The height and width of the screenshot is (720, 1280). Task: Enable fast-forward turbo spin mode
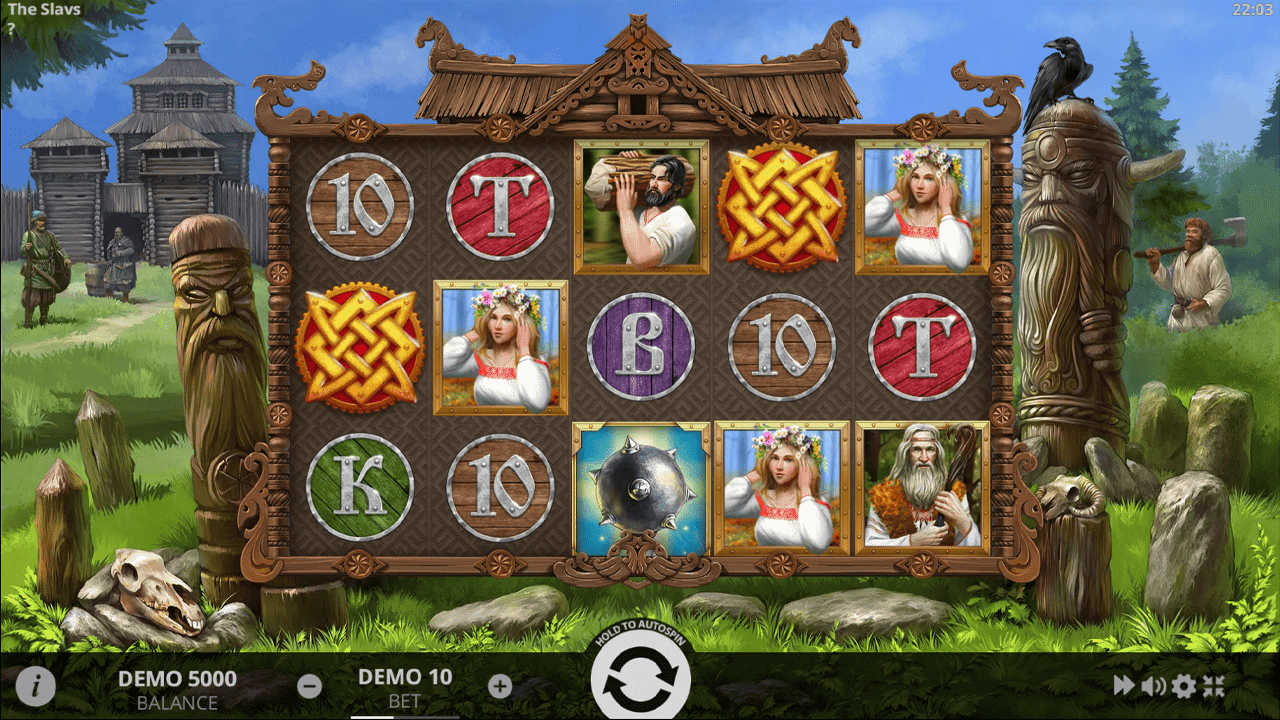pos(1124,685)
